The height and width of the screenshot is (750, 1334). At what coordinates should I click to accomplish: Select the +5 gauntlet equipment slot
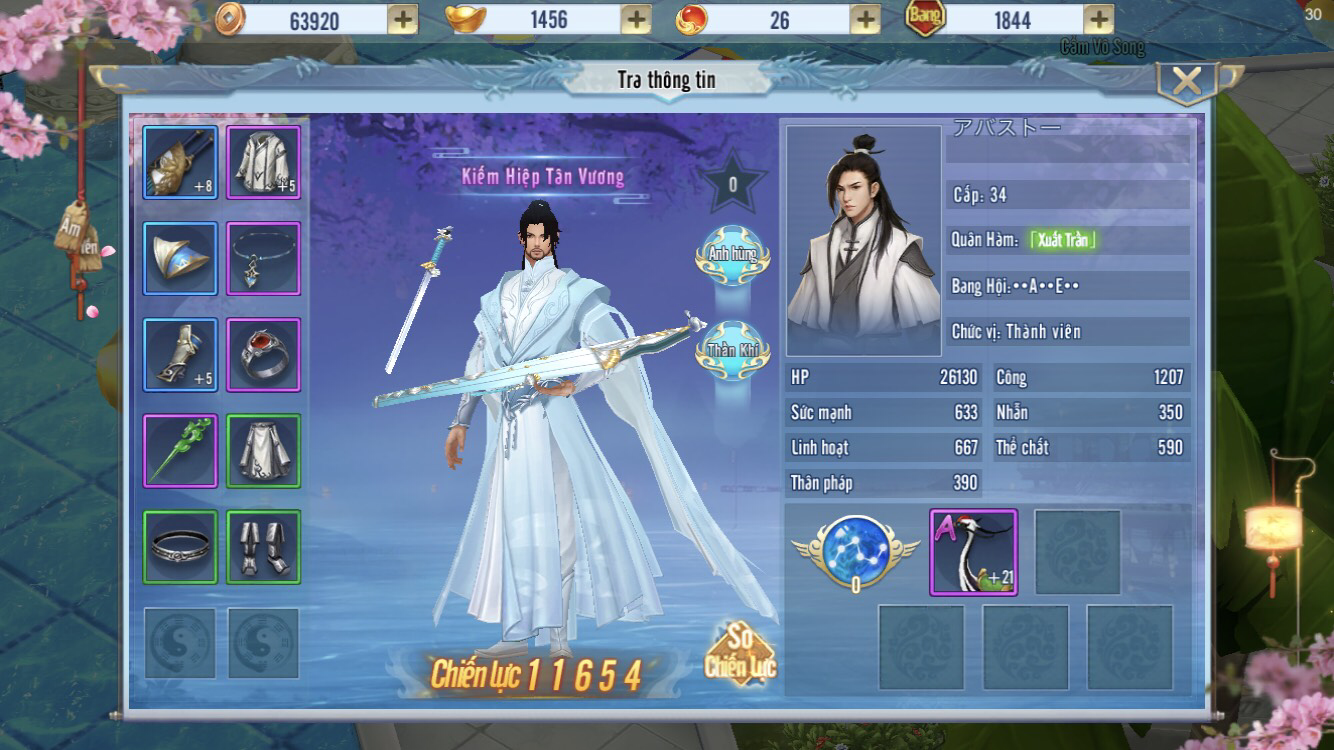point(180,354)
